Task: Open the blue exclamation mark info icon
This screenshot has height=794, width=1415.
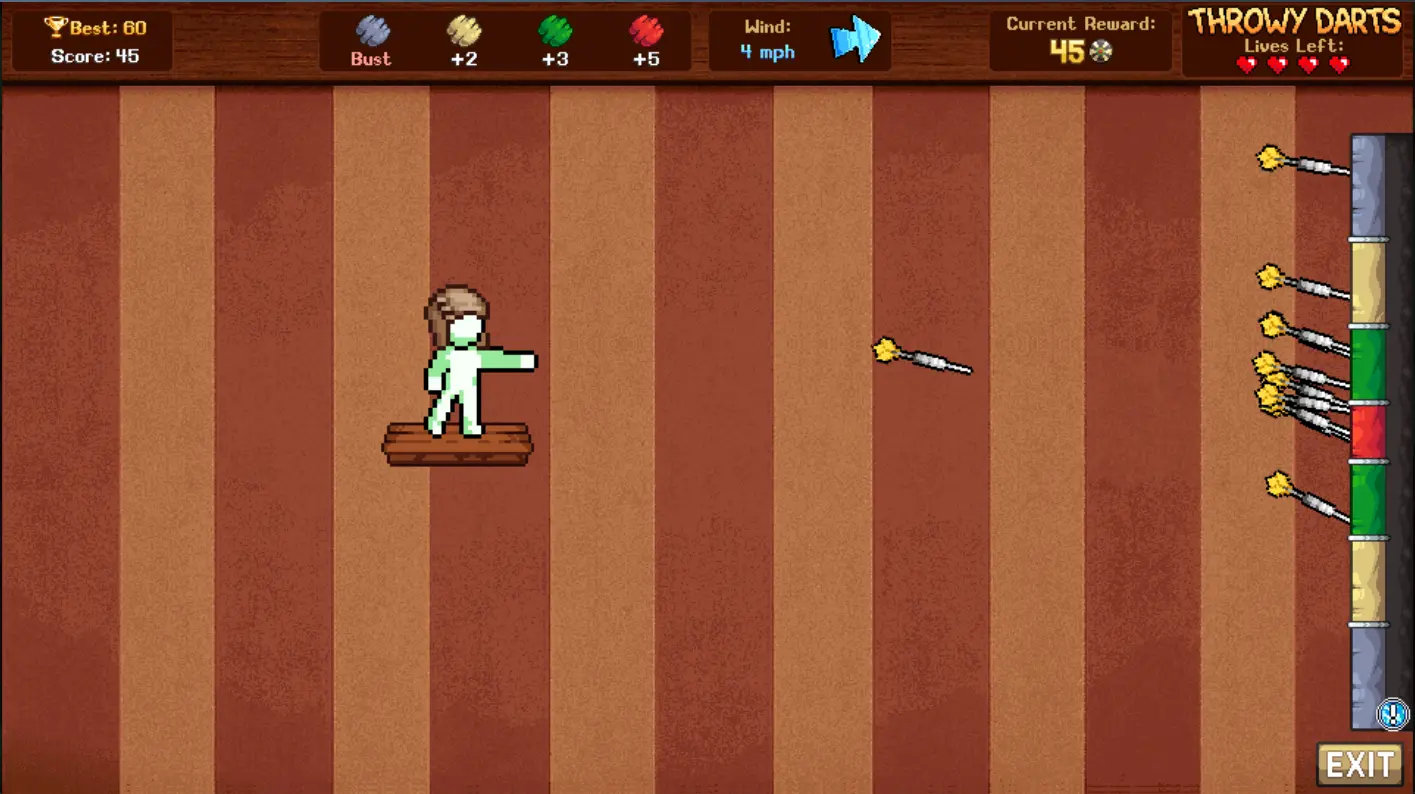Action: click(x=1392, y=714)
